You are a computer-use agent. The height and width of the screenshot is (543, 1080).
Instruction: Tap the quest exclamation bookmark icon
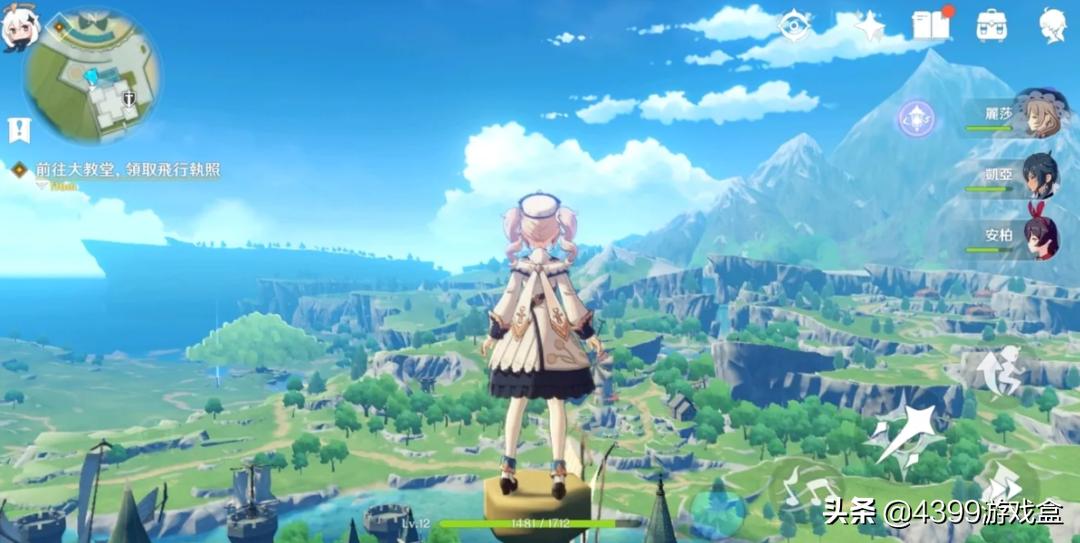point(19,129)
